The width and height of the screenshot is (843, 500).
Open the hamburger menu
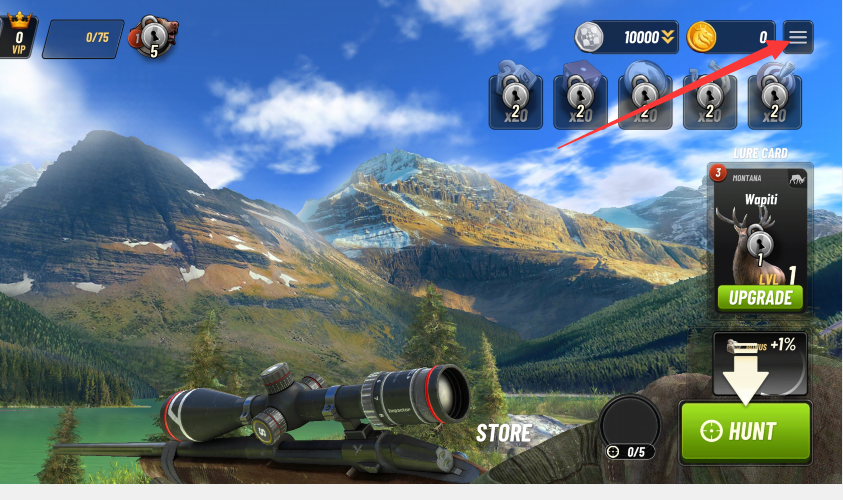[x=798, y=37]
